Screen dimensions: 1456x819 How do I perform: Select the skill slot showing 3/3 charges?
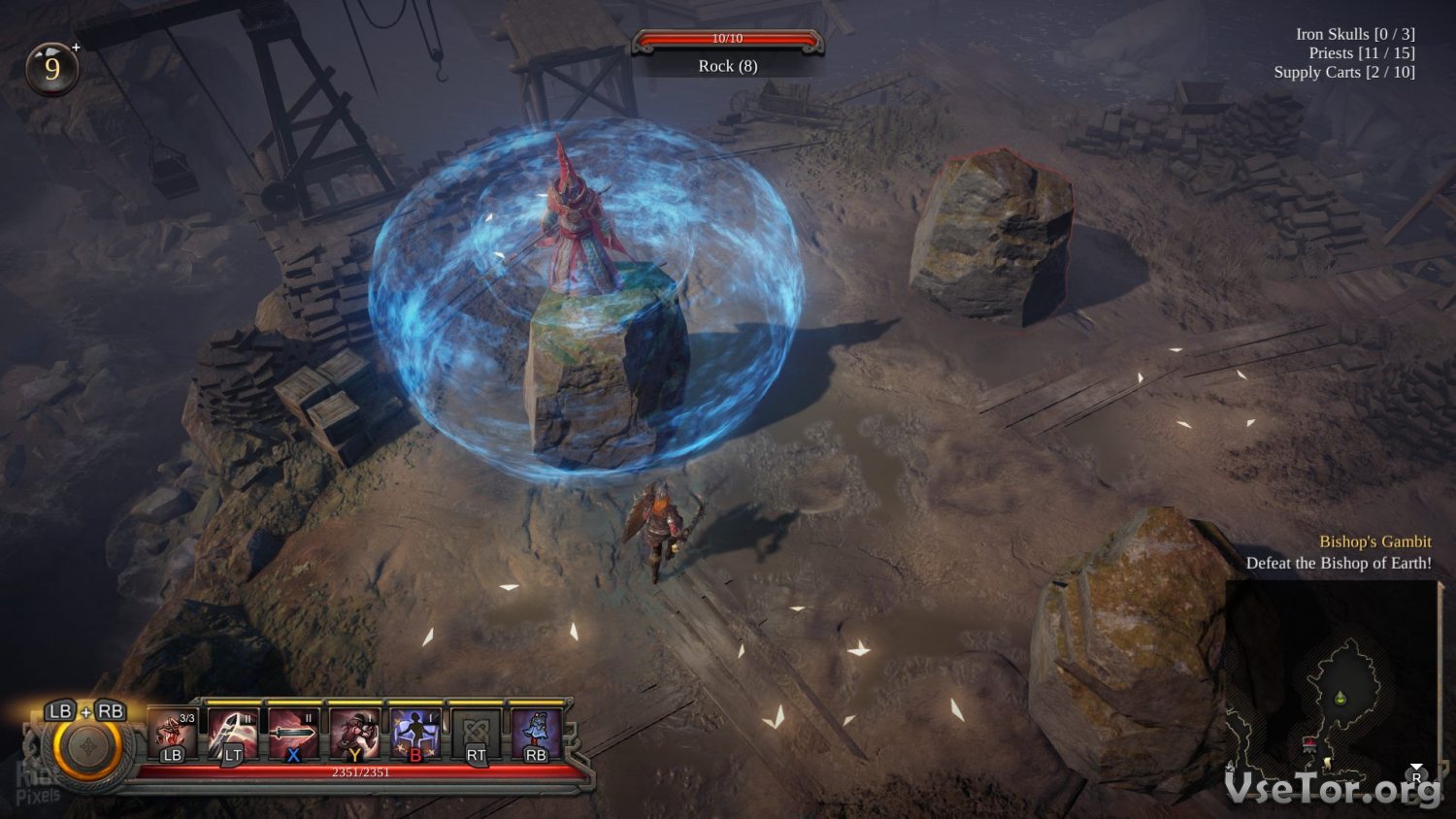point(173,735)
